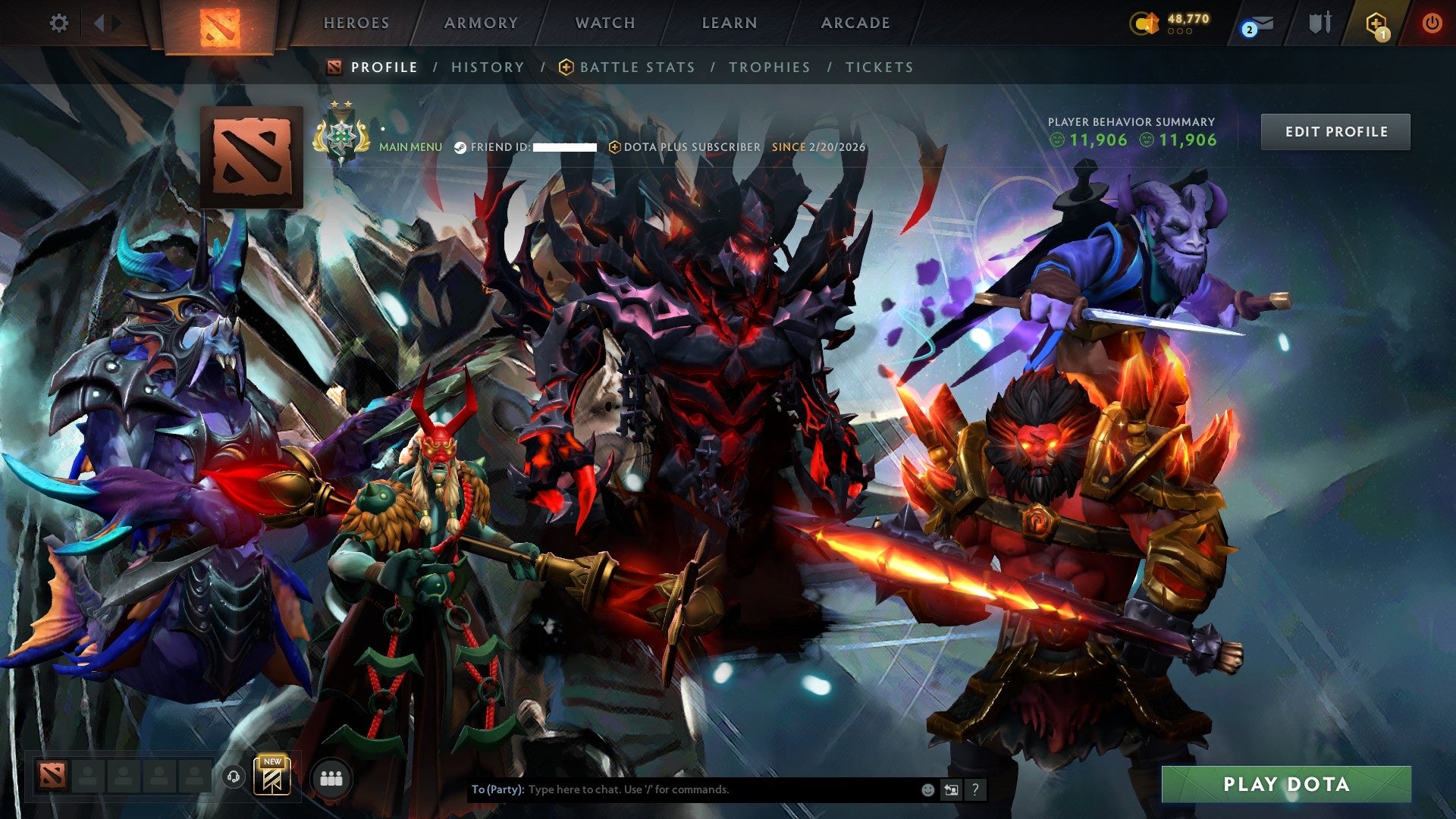The width and height of the screenshot is (1456, 819).
Task: Open the ARCADE menu
Action: click(855, 23)
